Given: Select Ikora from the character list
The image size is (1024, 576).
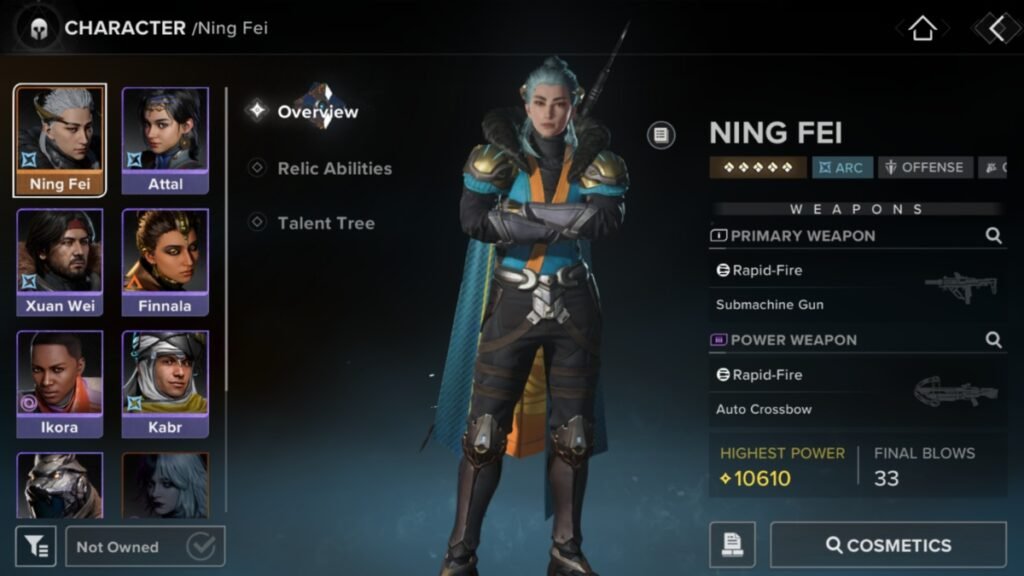Looking at the screenshot, I should (60, 384).
